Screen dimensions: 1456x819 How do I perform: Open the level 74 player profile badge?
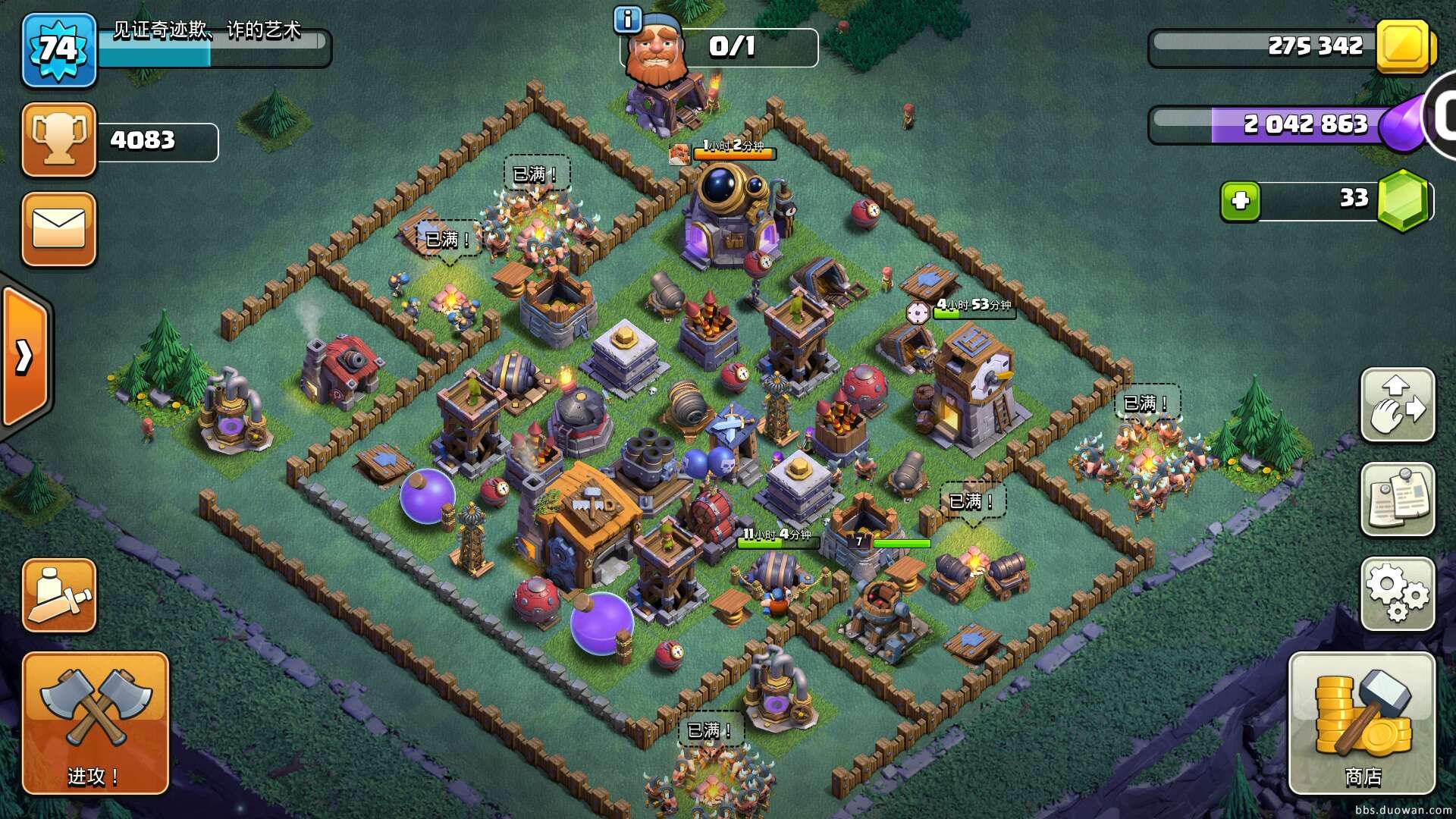[x=59, y=50]
